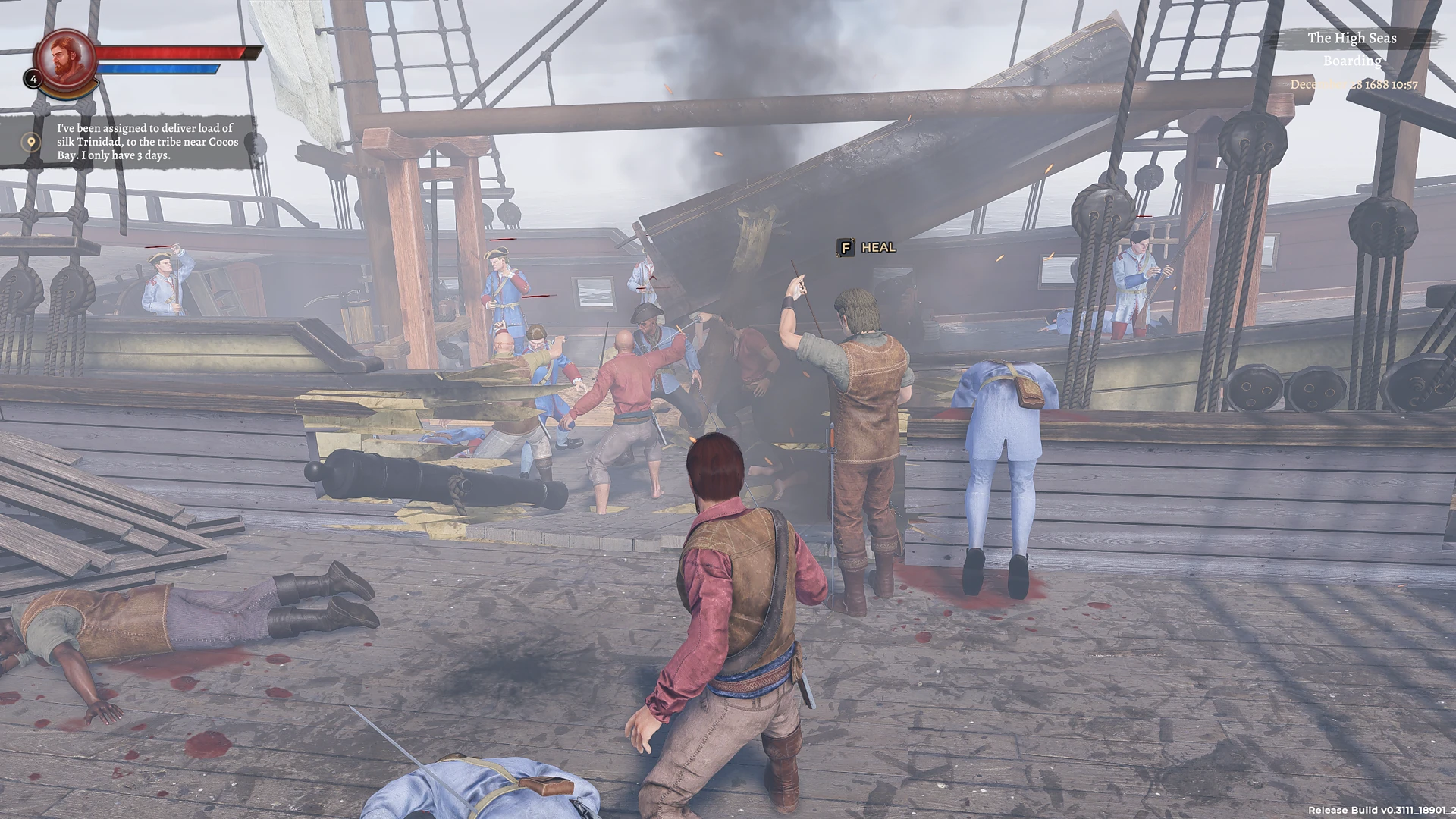Click the level 4 badge under the portrait
This screenshot has height=819, width=1456.
(x=33, y=78)
